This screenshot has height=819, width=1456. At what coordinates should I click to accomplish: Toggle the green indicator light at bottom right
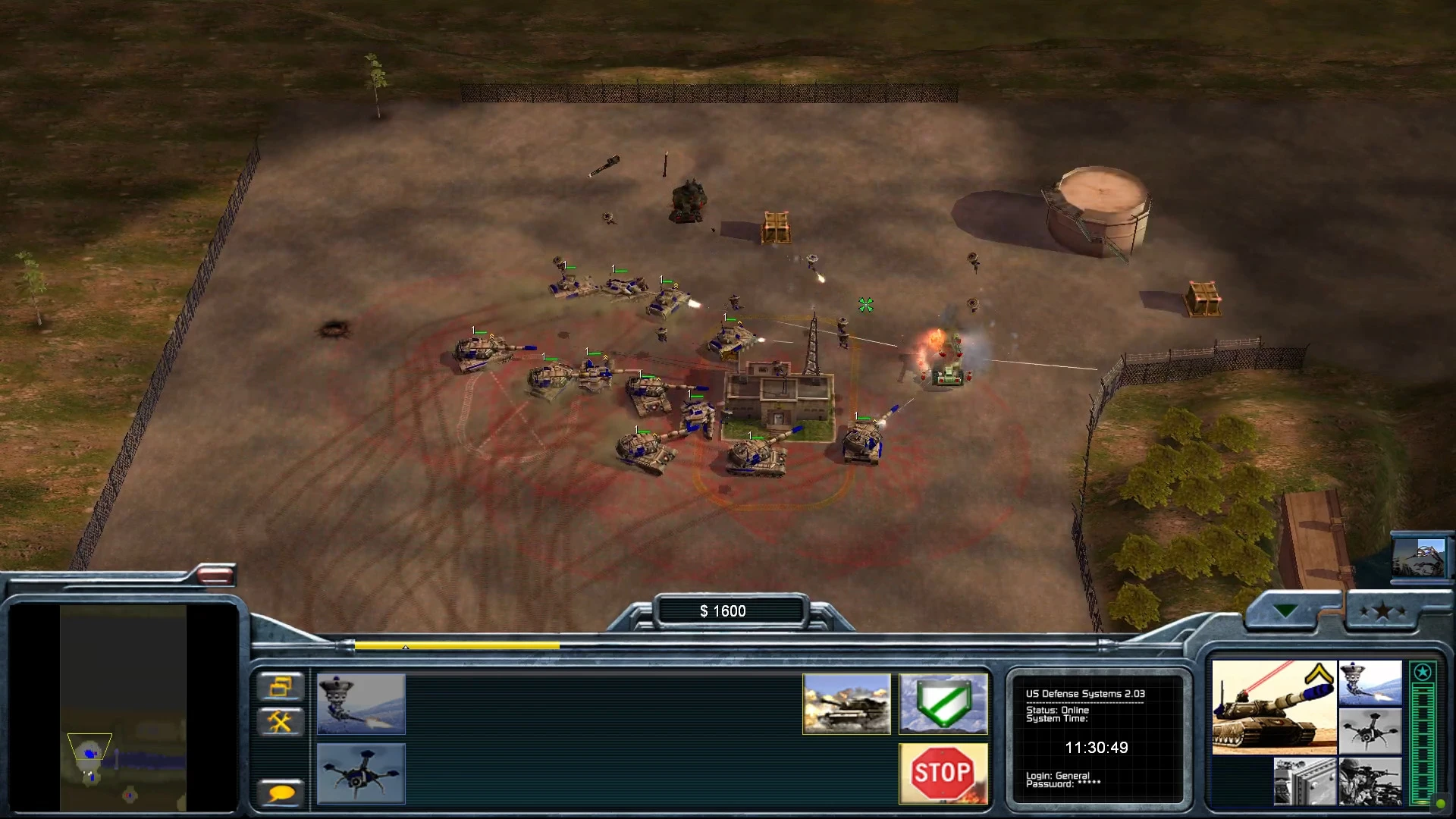click(x=1440, y=804)
